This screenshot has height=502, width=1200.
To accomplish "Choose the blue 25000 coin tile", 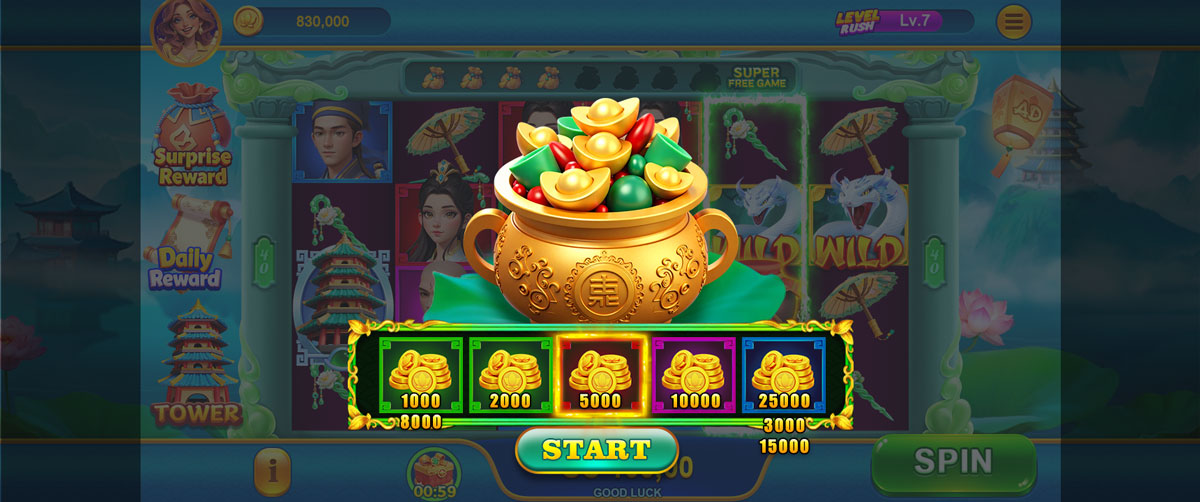I will 783,376.
